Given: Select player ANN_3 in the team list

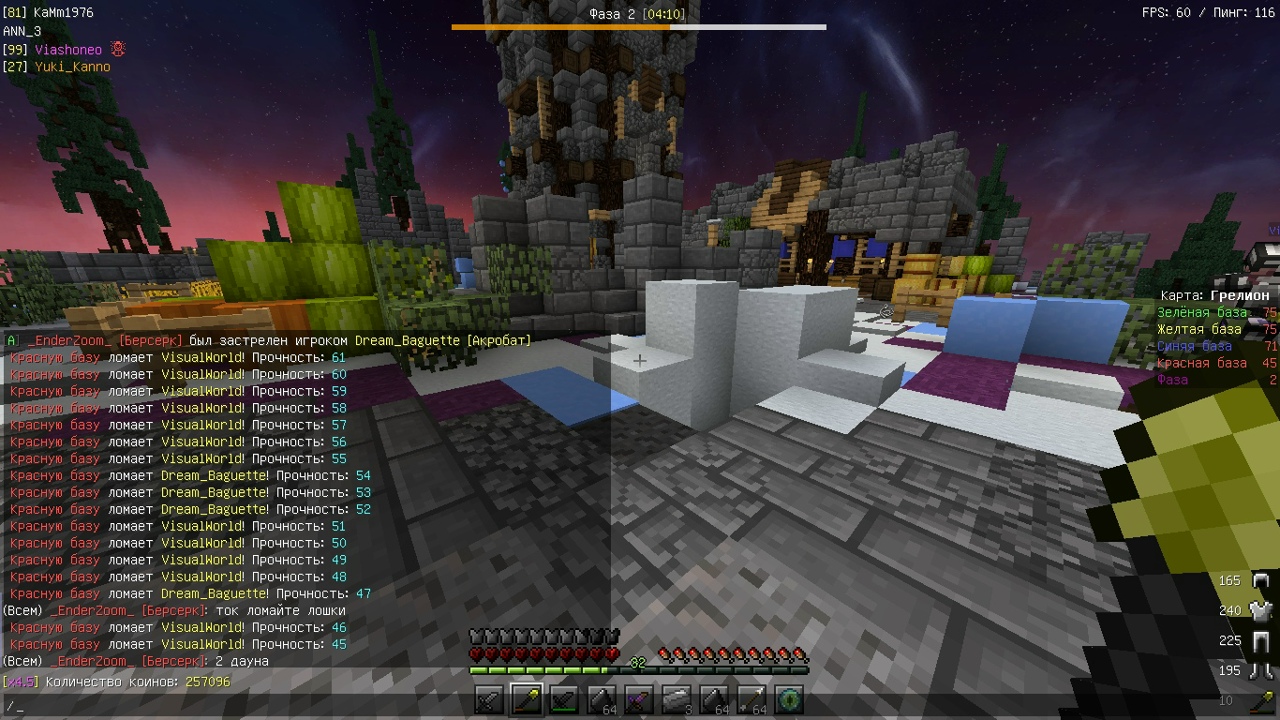Looking at the screenshot, I should [22, 31].
